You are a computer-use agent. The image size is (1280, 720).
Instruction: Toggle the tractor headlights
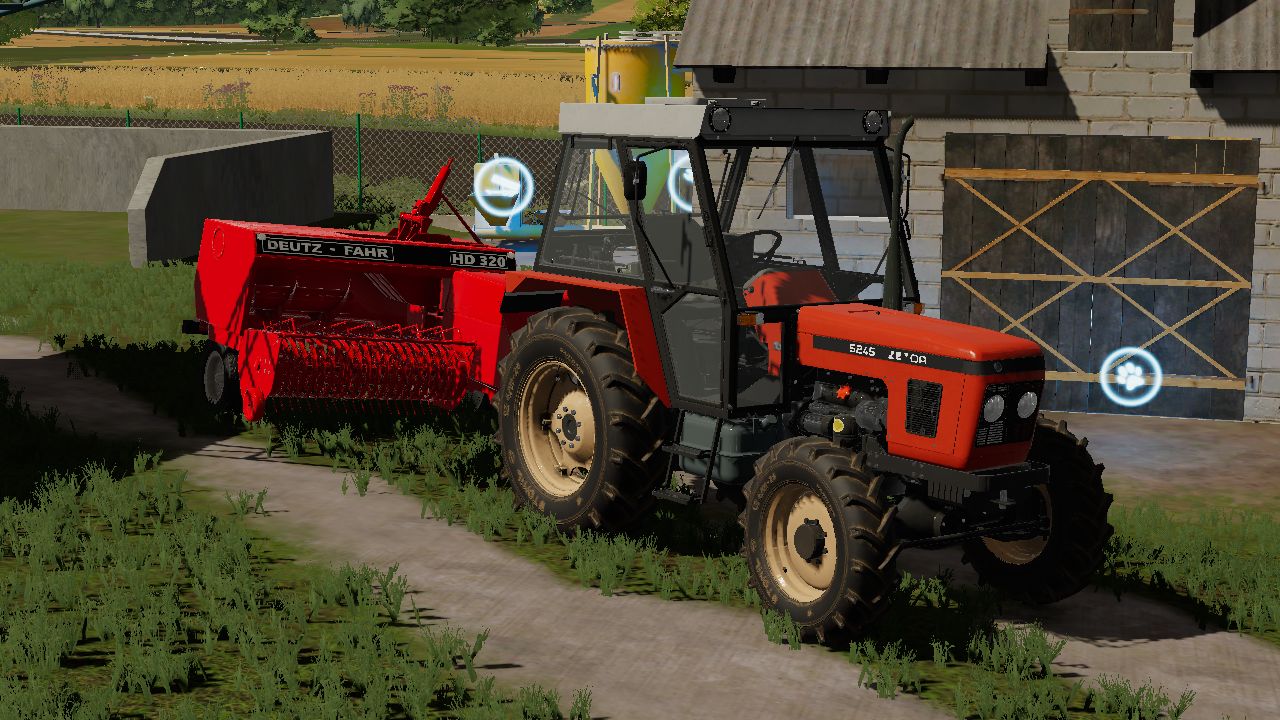pyautogui.click(x=1010, y=405)
